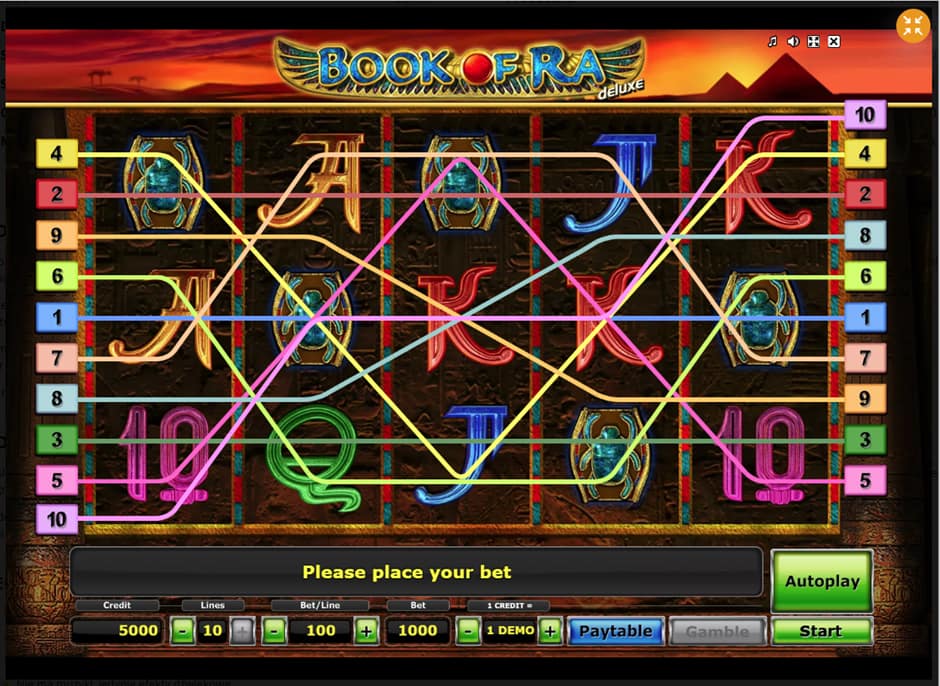Screen dimensions: 940x686
Task: Click the greyed-out Gamble button
Action: tap(717, 631)
